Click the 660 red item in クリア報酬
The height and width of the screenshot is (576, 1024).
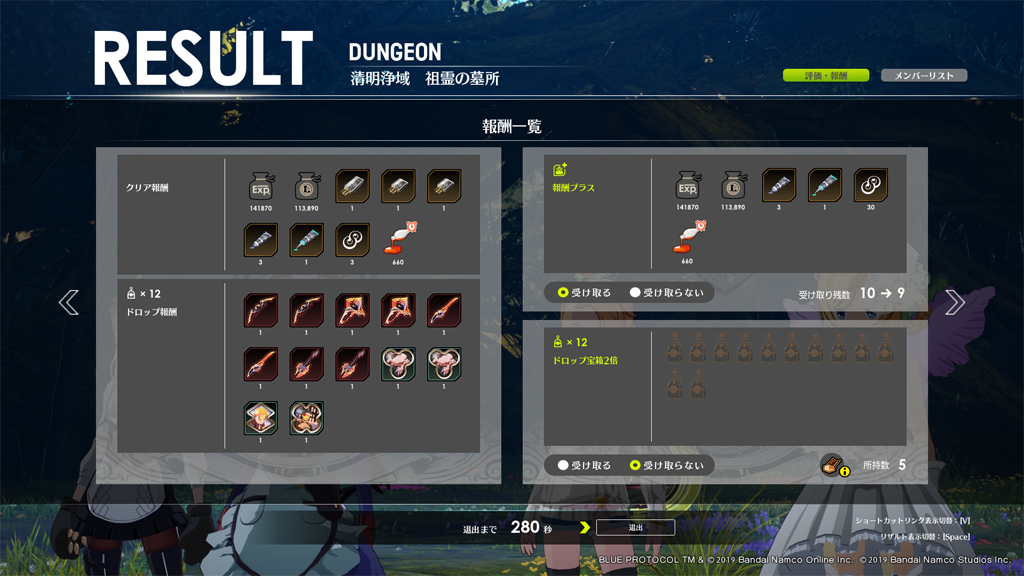point(398,240)
